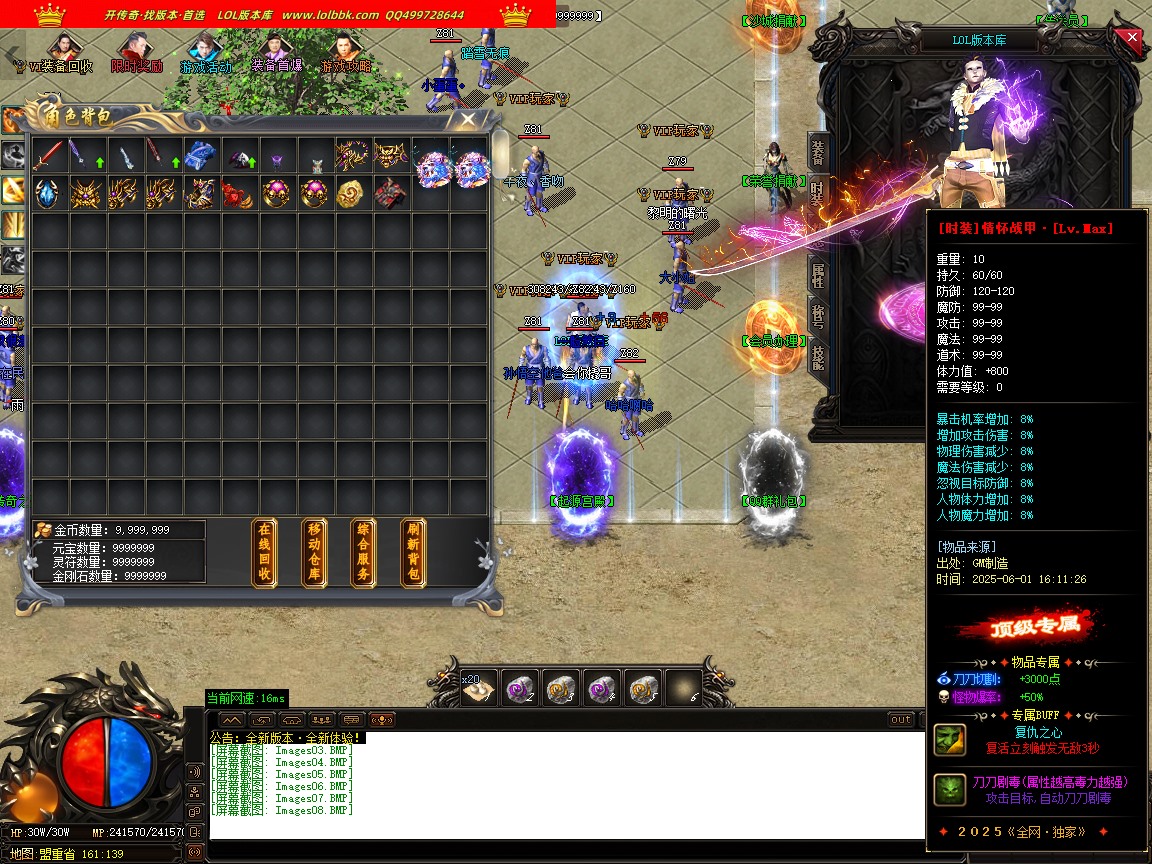Select the red sword in the backpack
Viewport: 1152px width, 864px height.
point(47,155)
